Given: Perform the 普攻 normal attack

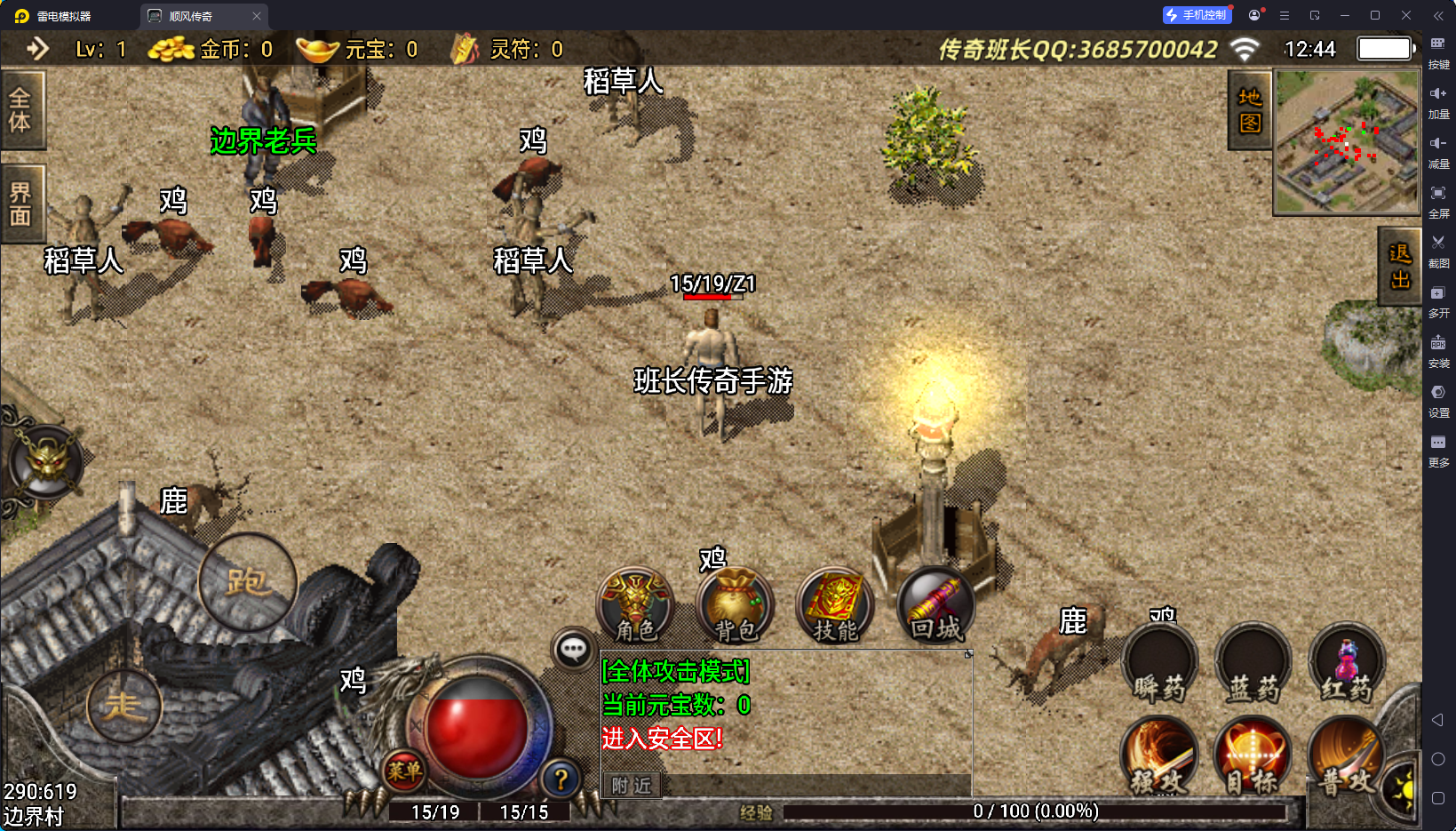Looking at the screenshot, I should pos(1345,755).
